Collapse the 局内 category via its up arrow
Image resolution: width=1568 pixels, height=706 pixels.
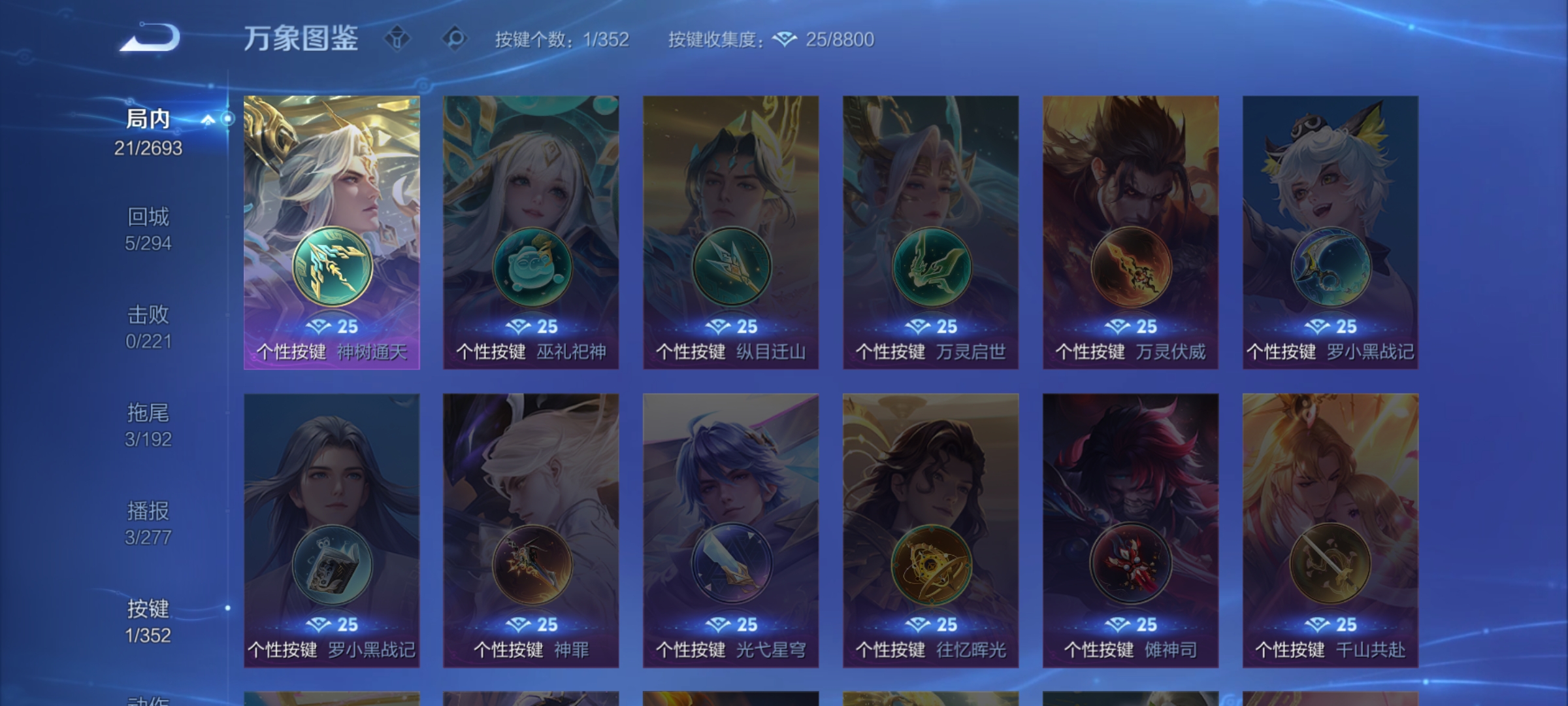coord(208,118)
